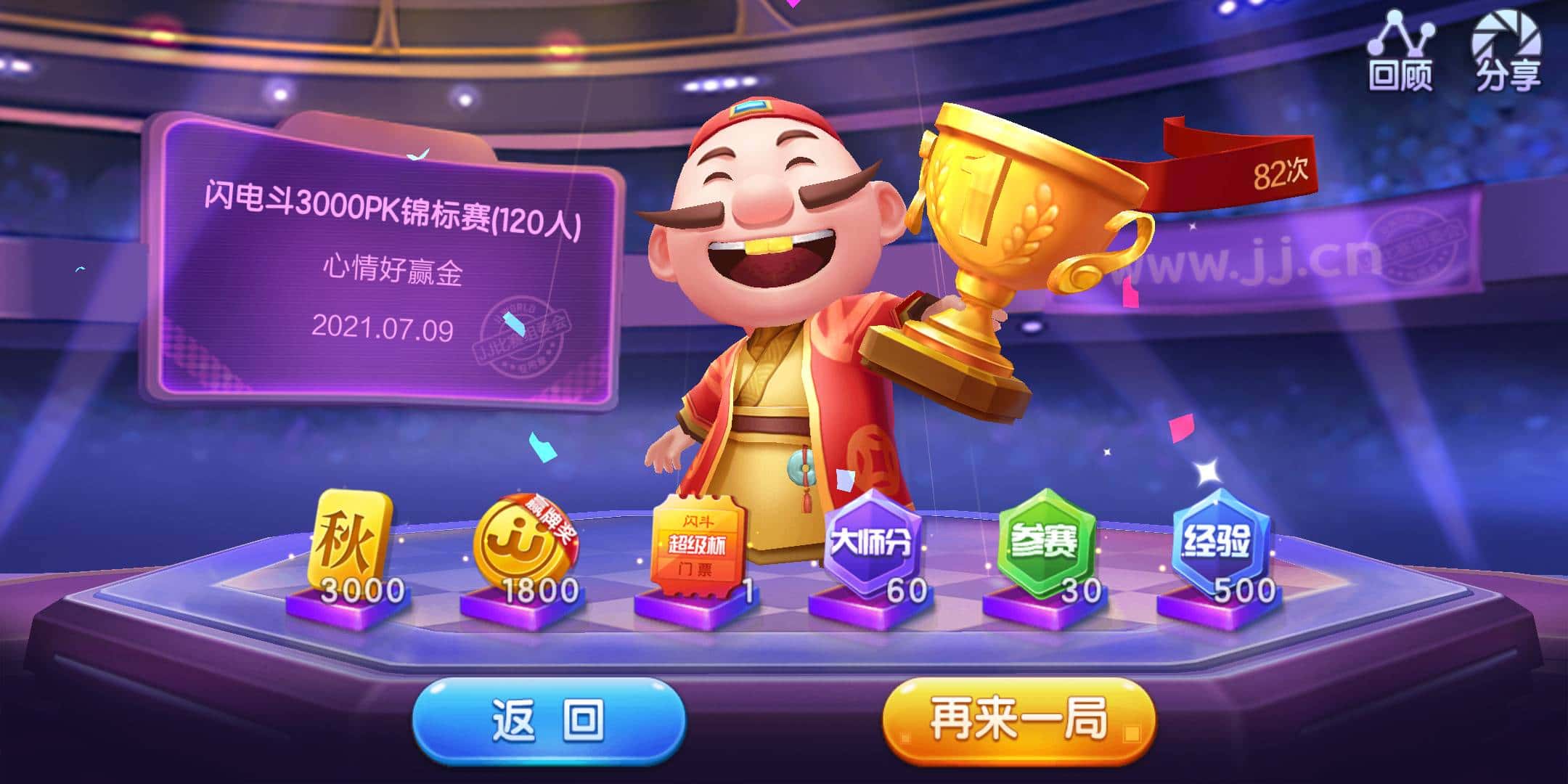Select the 1800 coin amount label
This screenshot has width=1568, height=784.
pos(541,592)
